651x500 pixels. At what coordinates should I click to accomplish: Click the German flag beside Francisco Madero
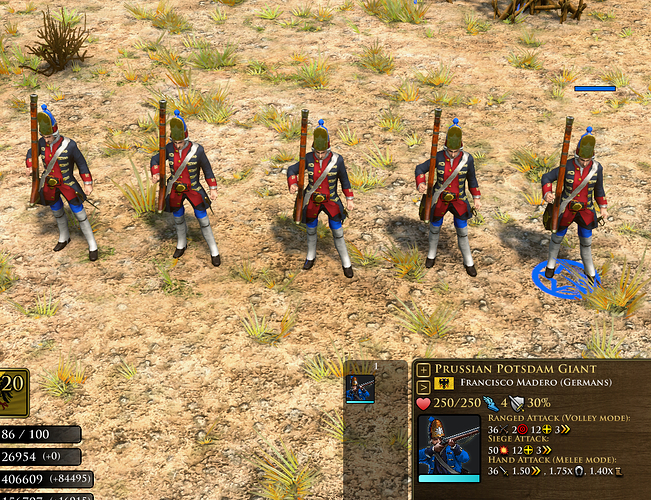(x=444, y=384)
